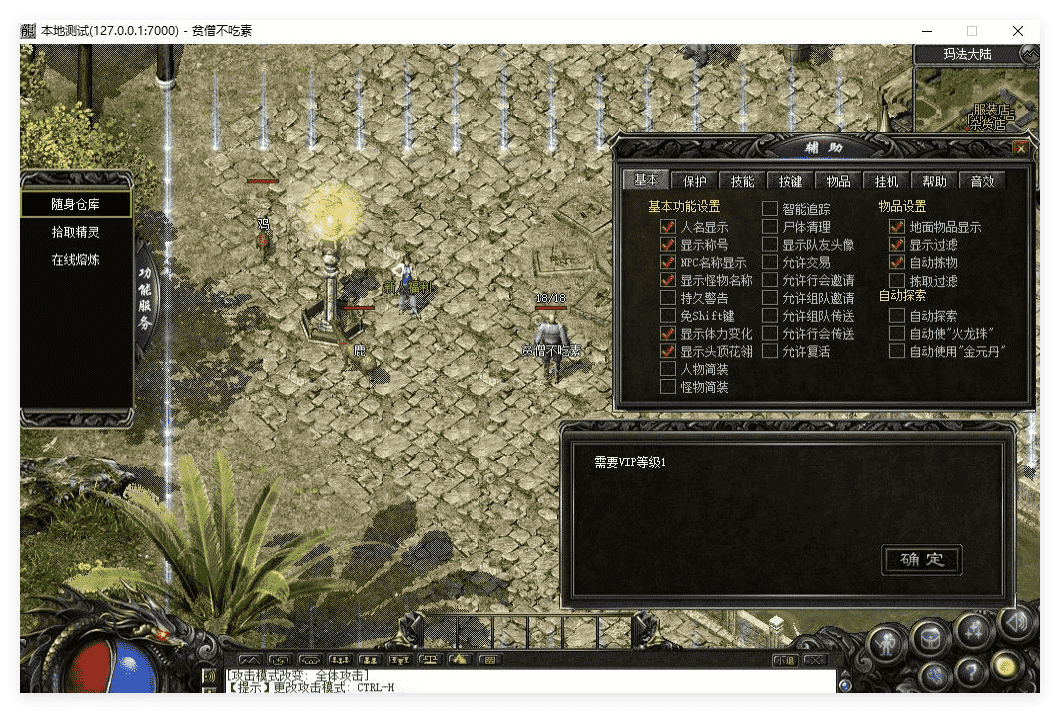Open the character panel warrior icon

(x=888, y=641)
